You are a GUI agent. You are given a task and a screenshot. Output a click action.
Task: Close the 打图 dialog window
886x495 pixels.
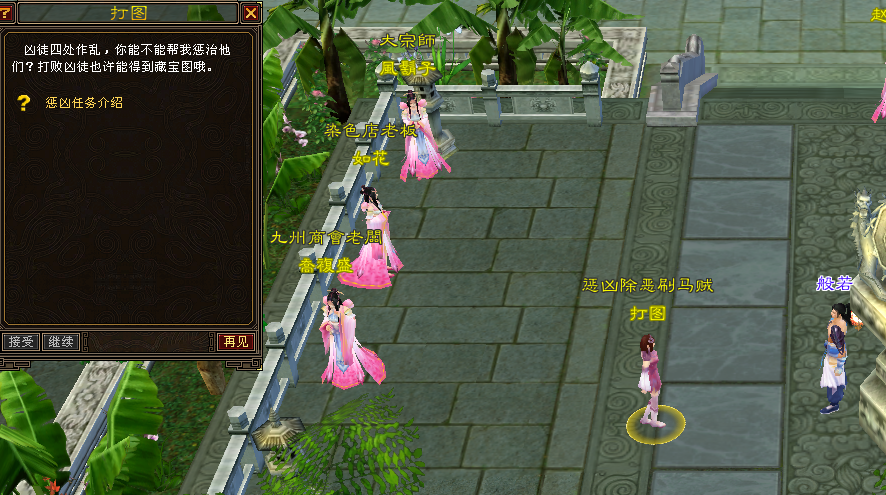point(250,13)
